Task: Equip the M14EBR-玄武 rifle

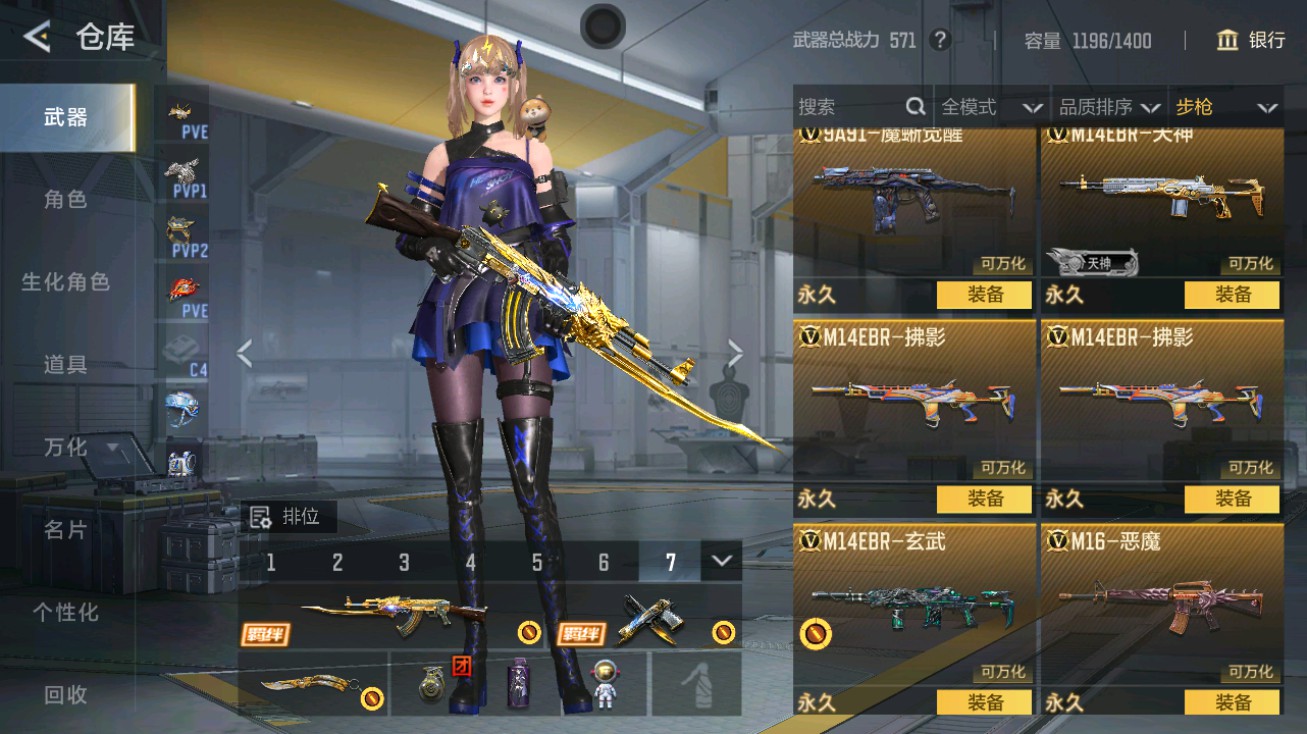Action: point(984,702)
